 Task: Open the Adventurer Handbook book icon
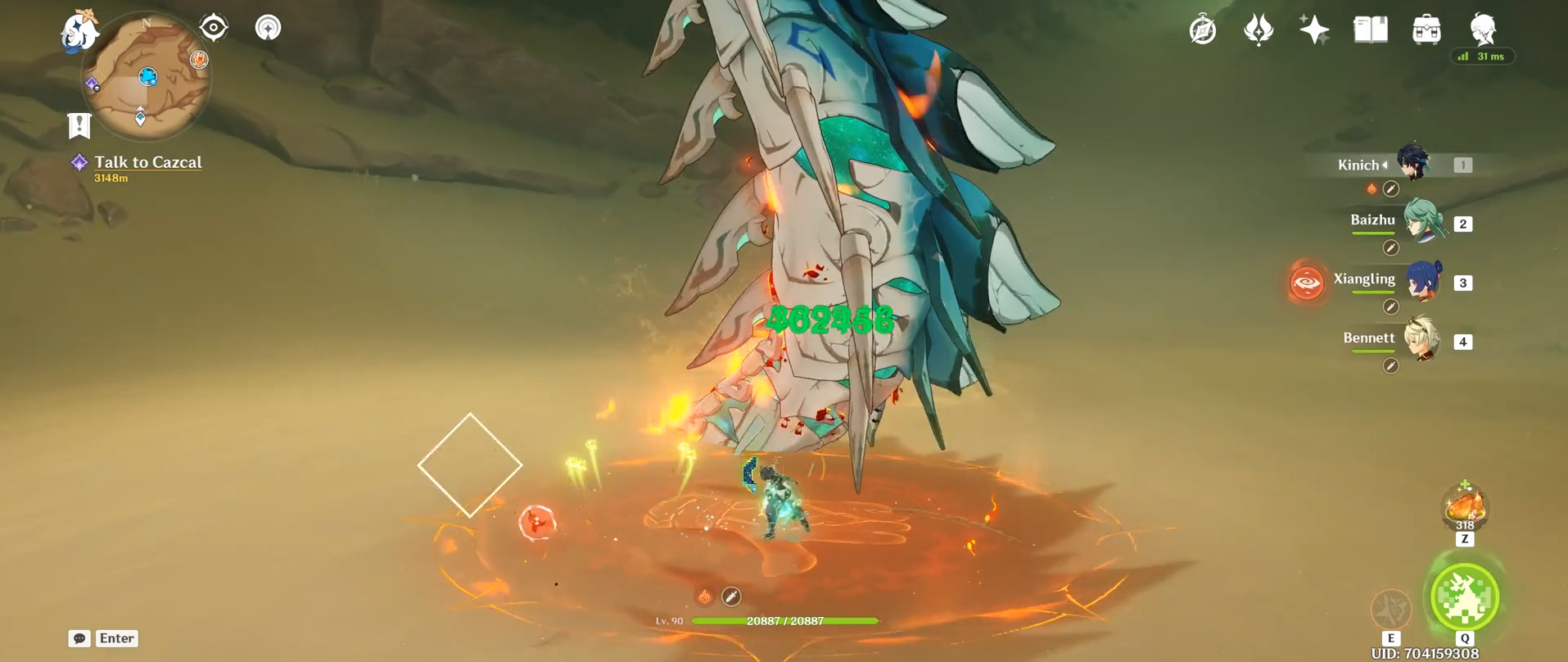[x=1370, y=30]
